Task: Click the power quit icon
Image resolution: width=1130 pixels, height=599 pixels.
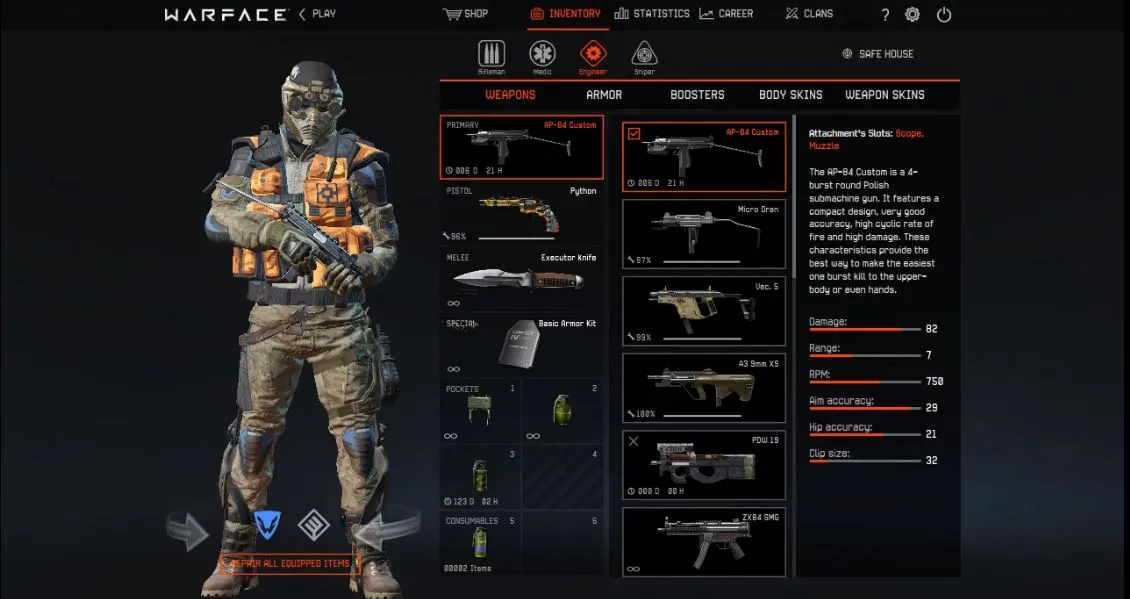Action: [944, 15]
